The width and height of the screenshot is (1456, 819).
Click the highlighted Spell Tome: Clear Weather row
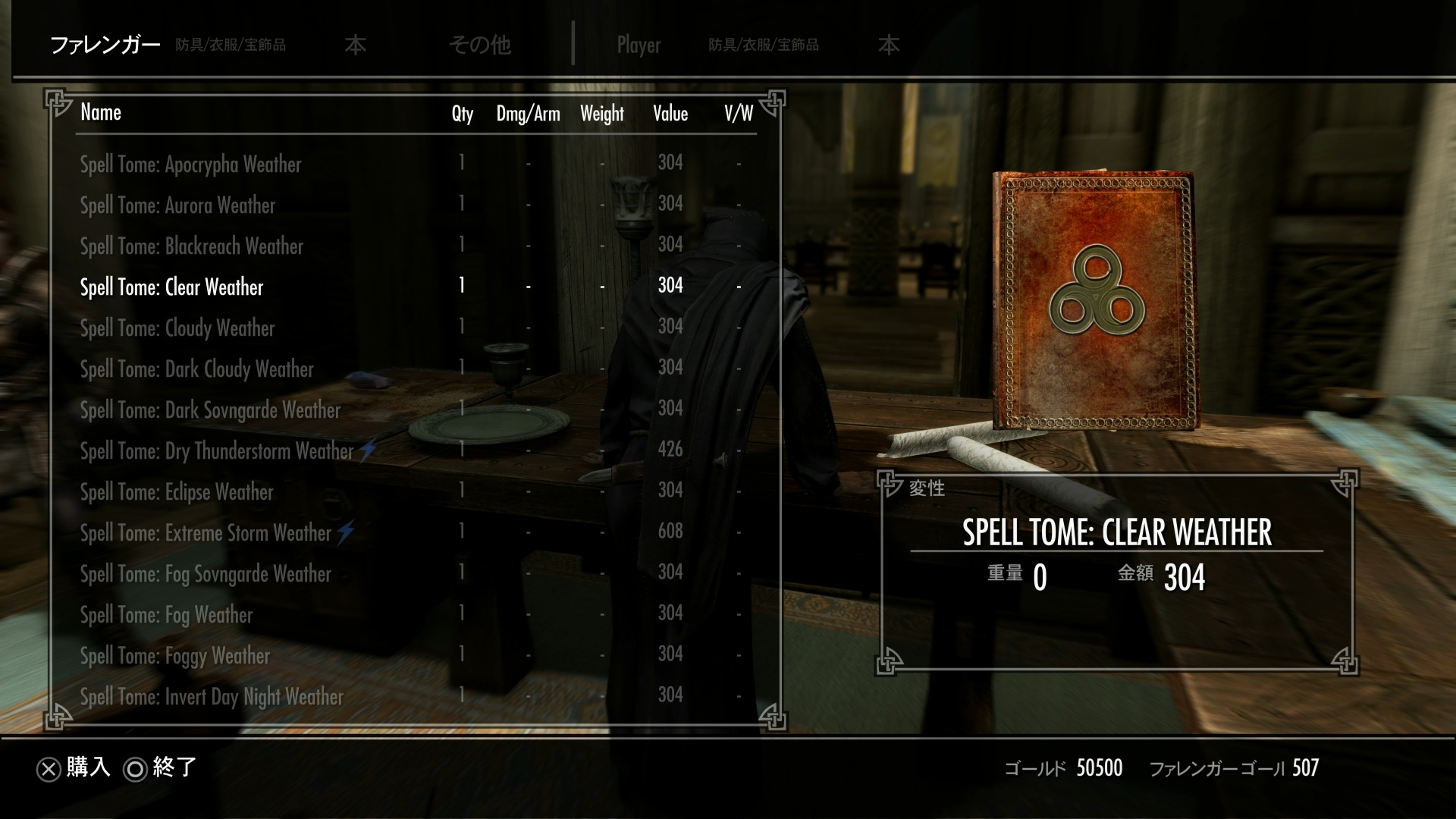point(172,287)
